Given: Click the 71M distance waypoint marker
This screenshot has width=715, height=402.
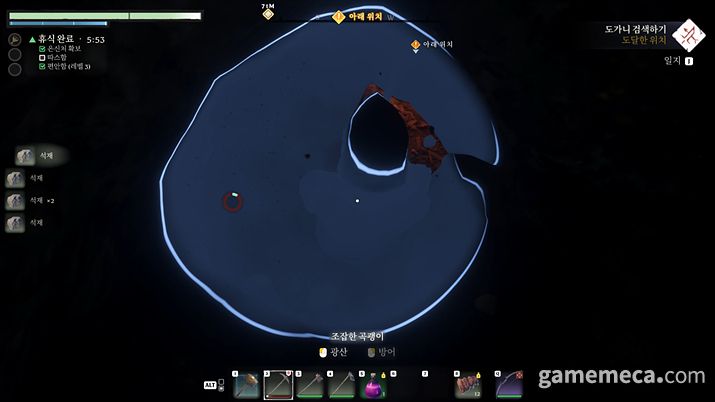Looking at the screenshot, I should point(268,13).
